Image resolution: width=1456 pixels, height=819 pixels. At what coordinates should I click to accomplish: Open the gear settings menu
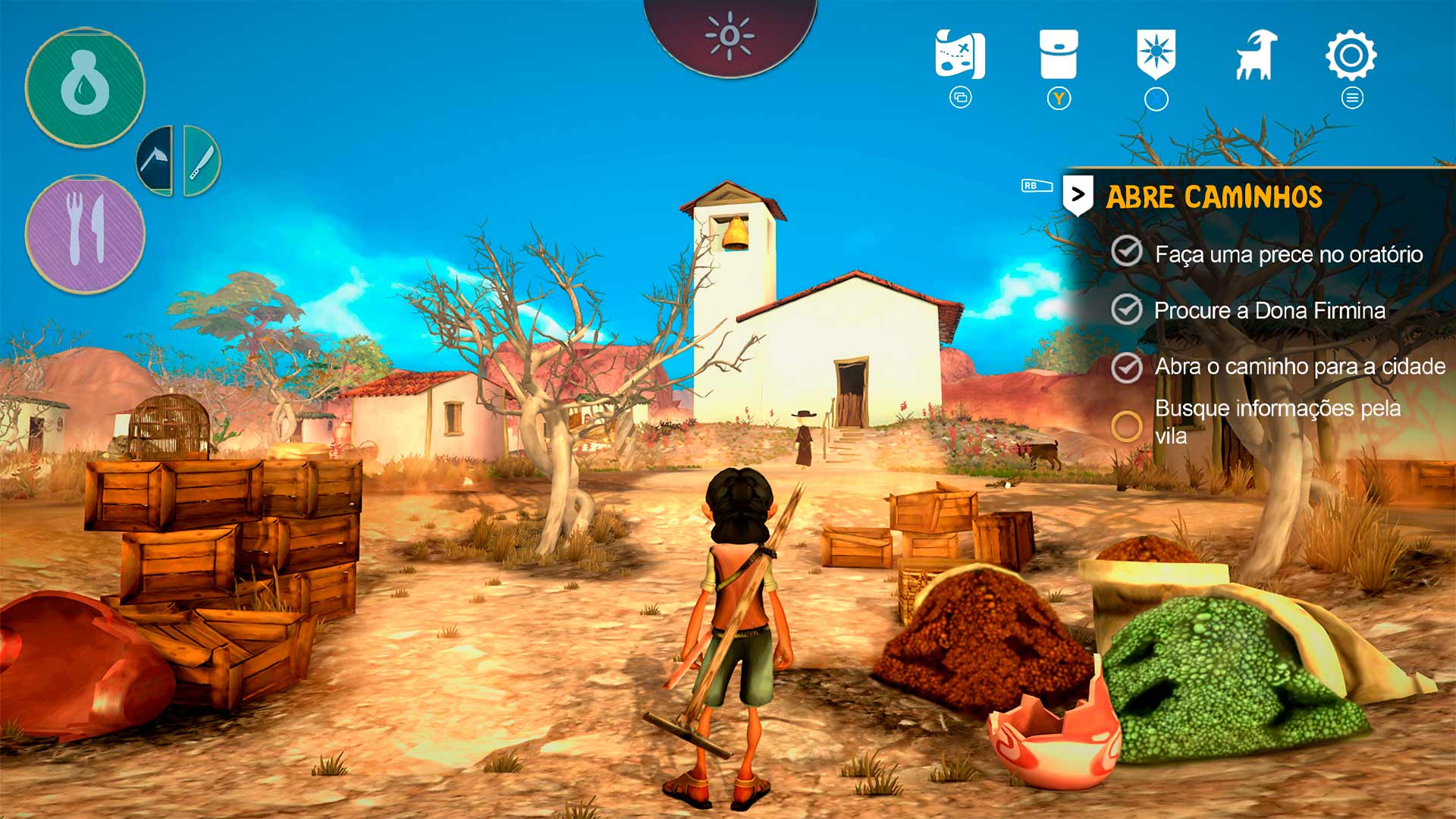(x=1351, y=55)
